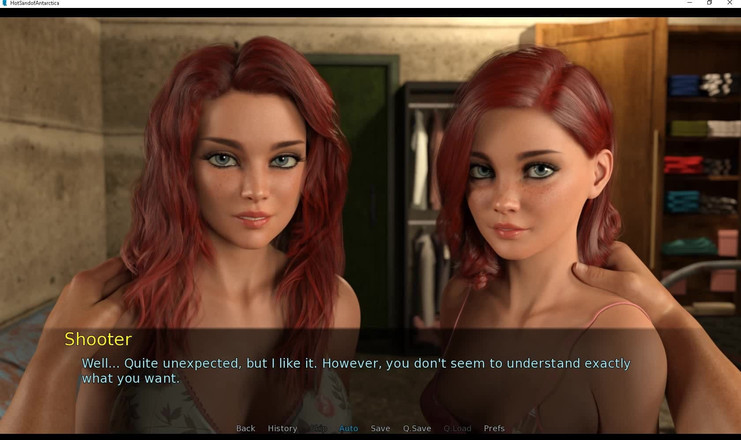The image size is (741, 440).
Task: Maximize the game window
Action: pyautogui.click(x=710, y=3)
